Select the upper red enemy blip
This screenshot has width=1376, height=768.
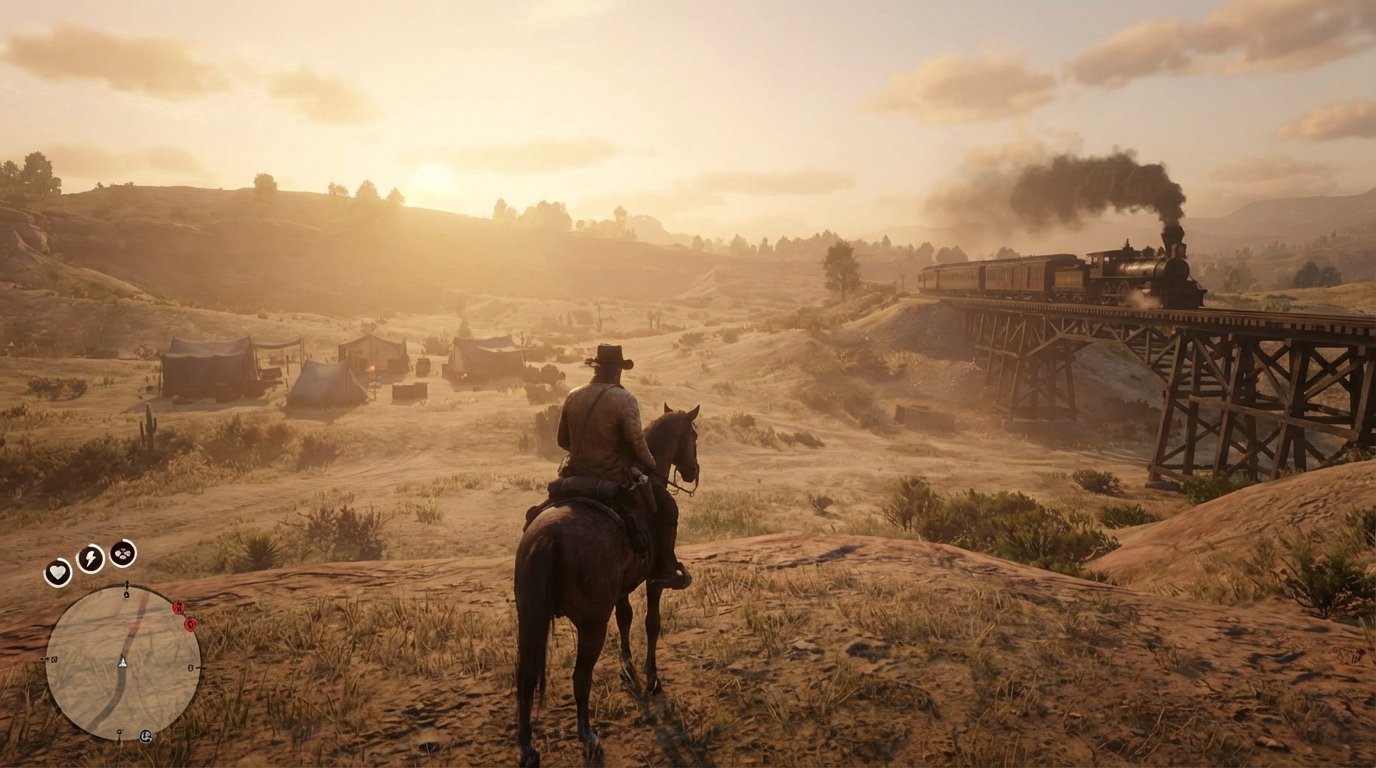[177, 608]
